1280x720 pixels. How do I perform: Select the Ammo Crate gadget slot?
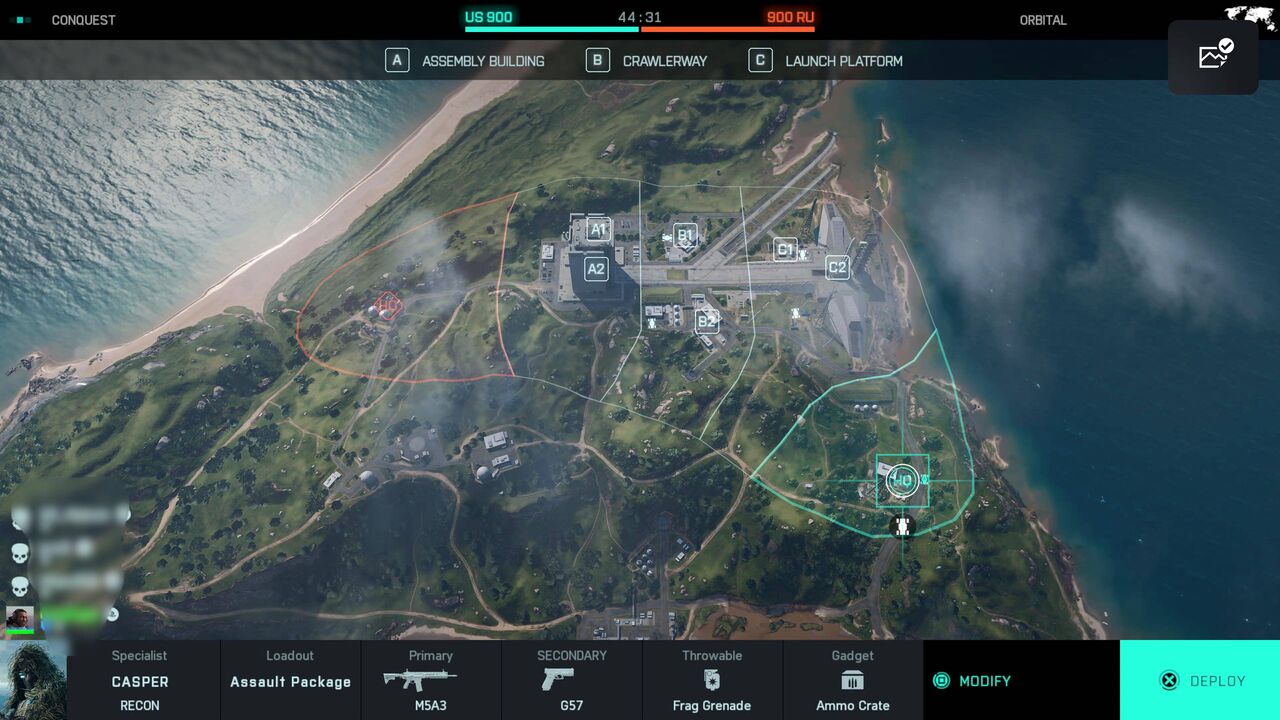point(852,681)
